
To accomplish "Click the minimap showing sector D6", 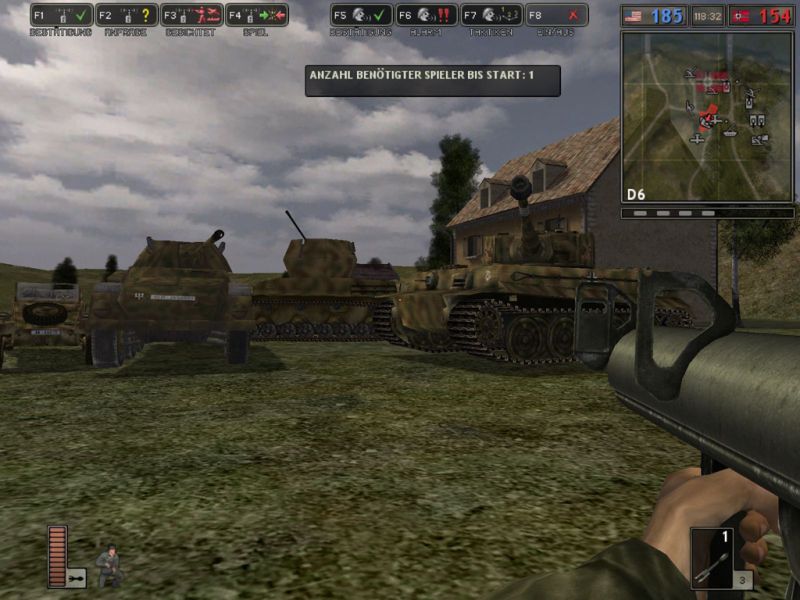I will (707, 116).
